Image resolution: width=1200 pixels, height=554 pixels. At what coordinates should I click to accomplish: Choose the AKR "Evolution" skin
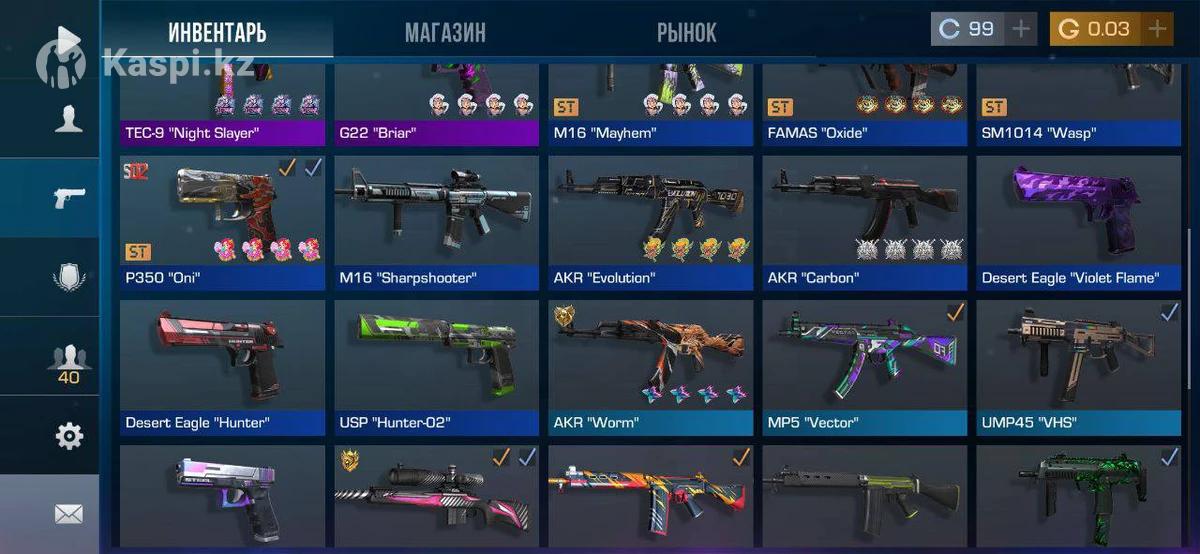(650, 222)
